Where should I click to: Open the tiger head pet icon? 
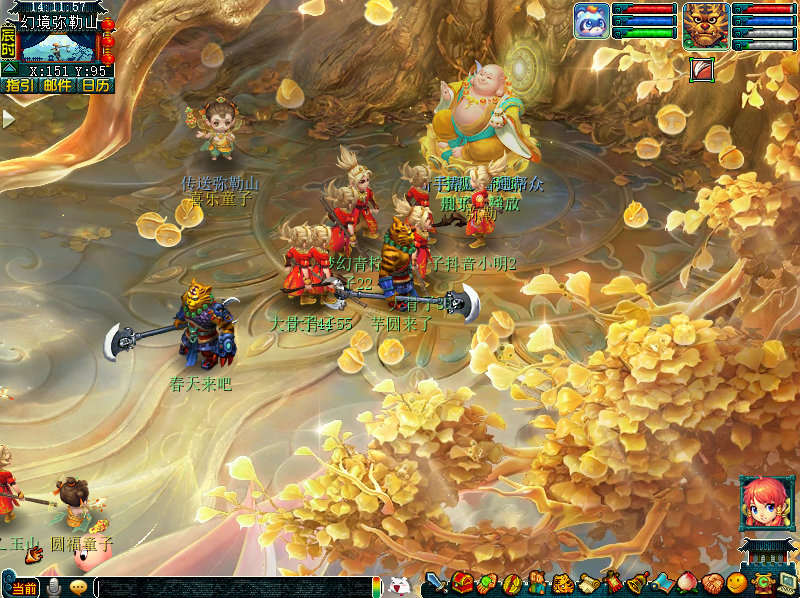562,583
